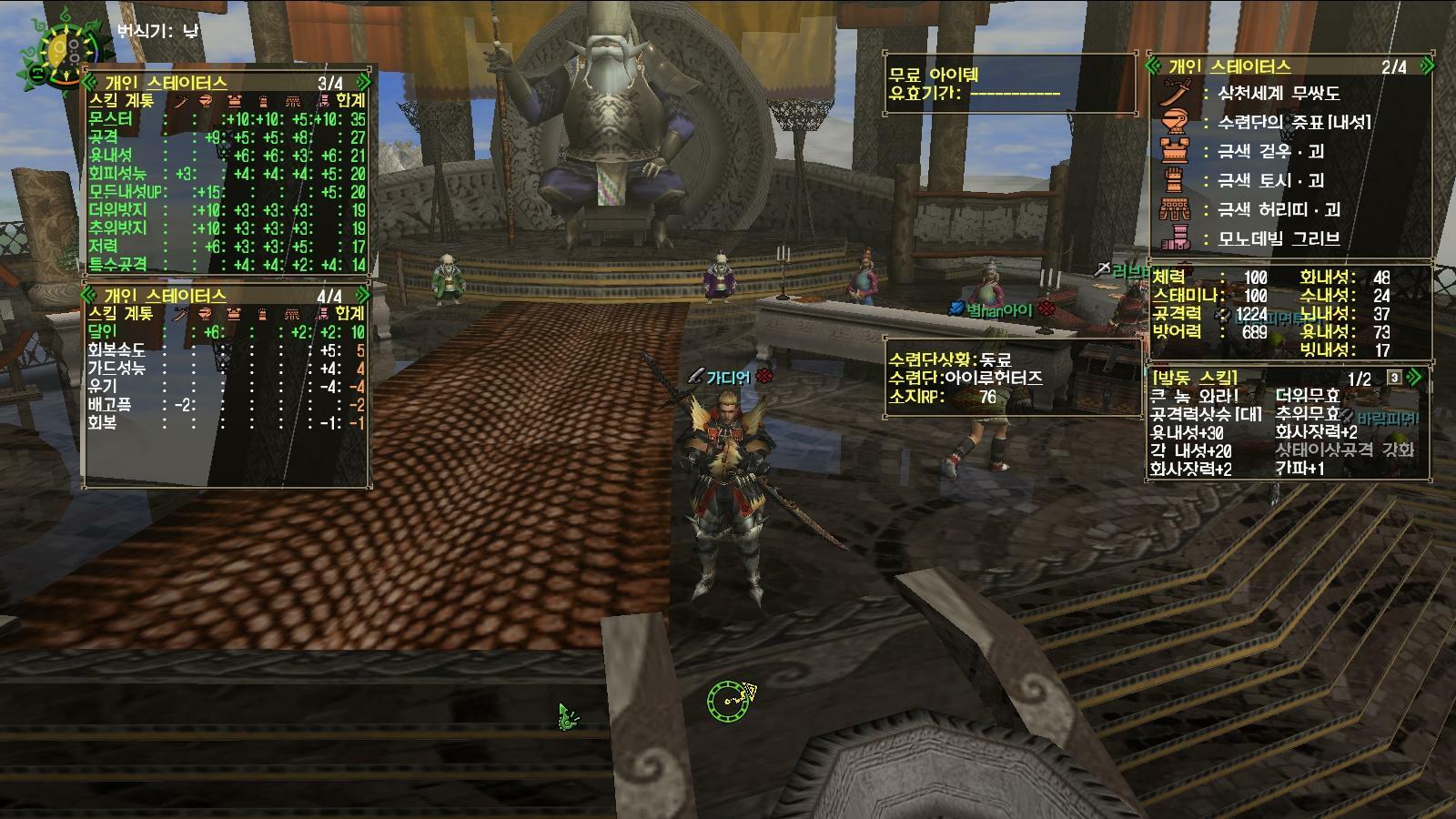Select the 금색 토시·괴 arm armor row
Screen dimensions: 1456x819
coord(1271,181)
